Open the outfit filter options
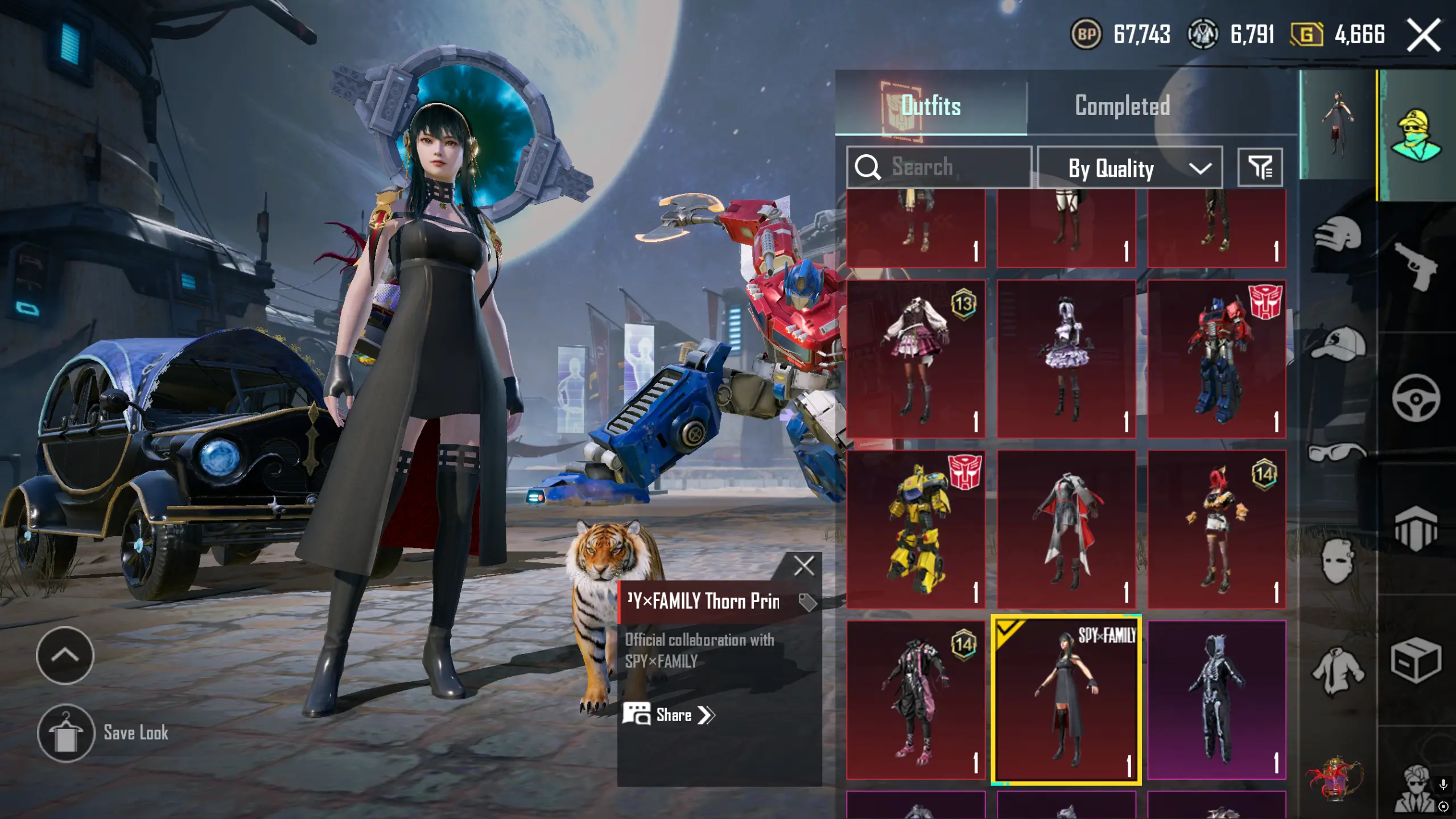The image size is (1456, 819). [x=1260, y=168]
